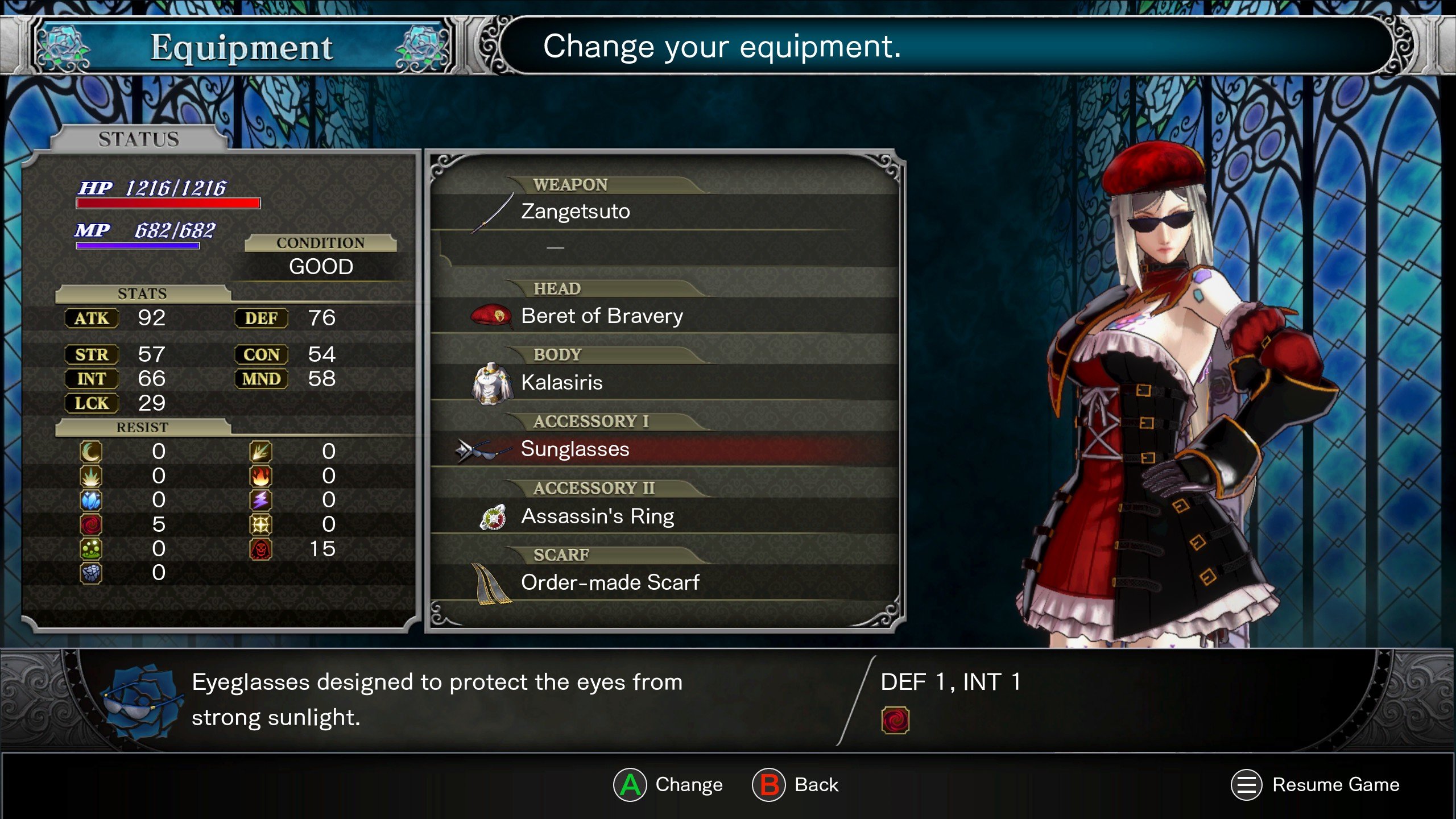Click the Change button label
The image size is (1456, 819).
[x=688, y=785]
